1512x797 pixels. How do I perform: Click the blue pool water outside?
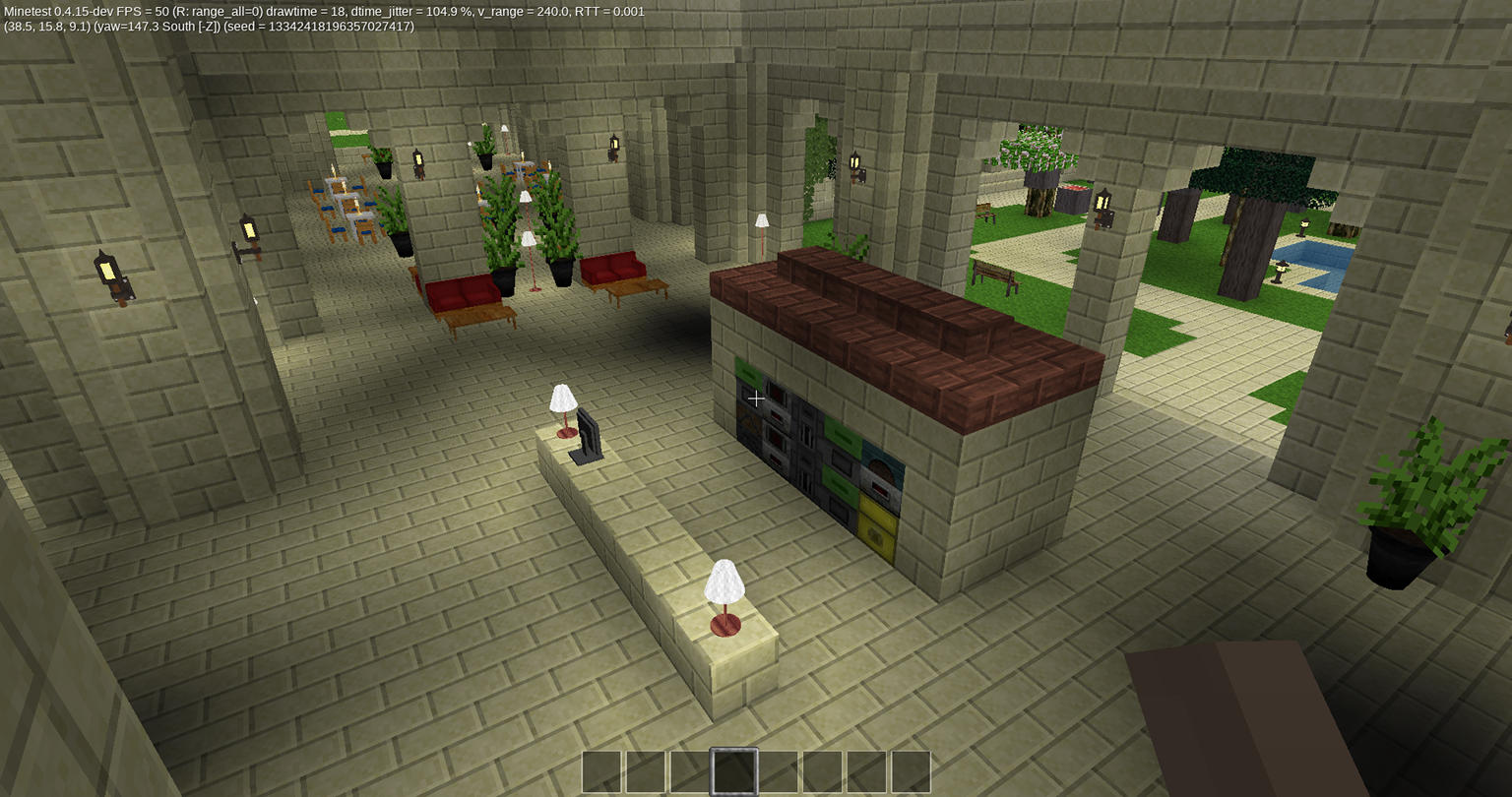tap(1309, 251)
